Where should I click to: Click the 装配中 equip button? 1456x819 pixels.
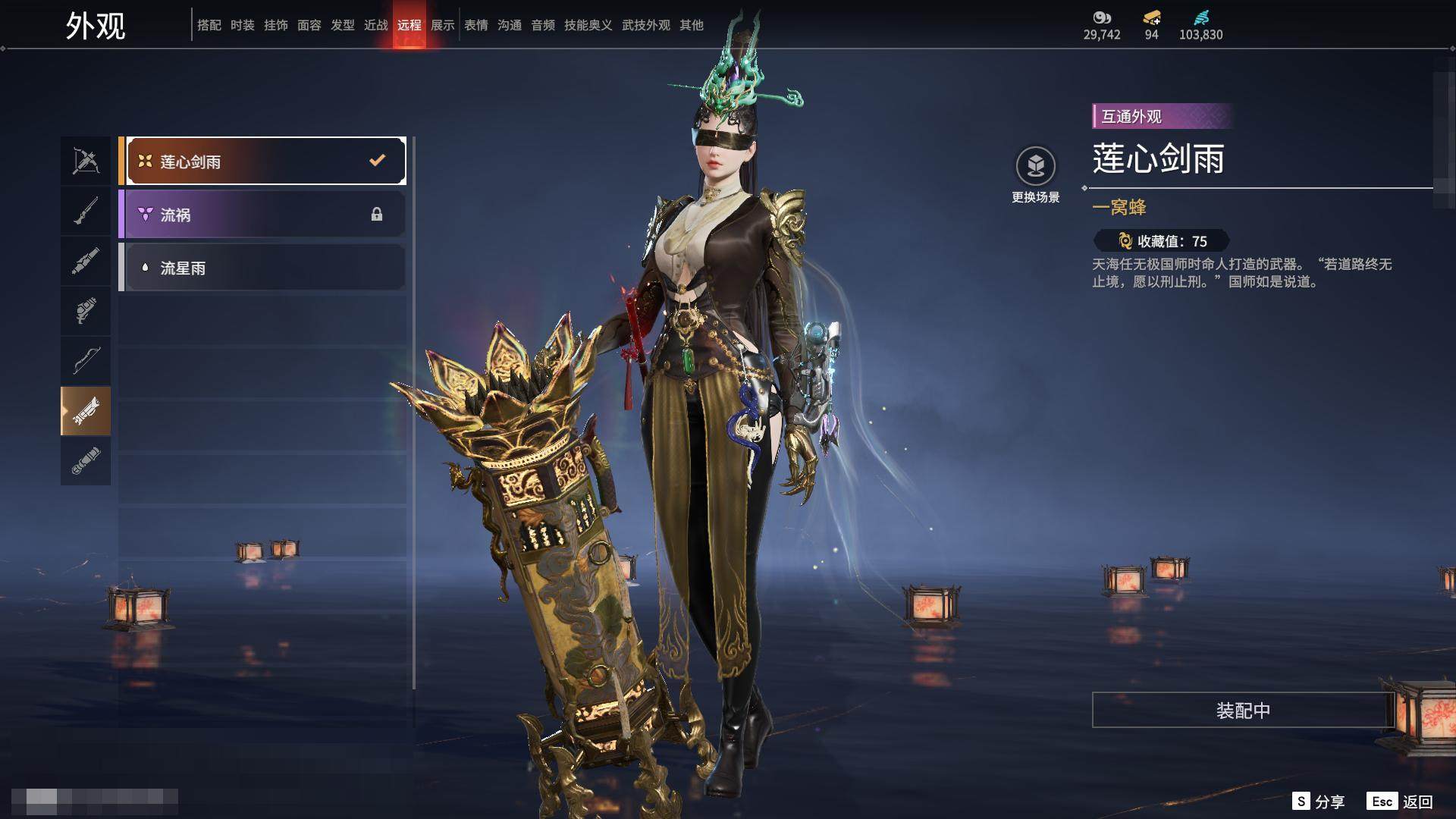click(x=1243, y=710)
